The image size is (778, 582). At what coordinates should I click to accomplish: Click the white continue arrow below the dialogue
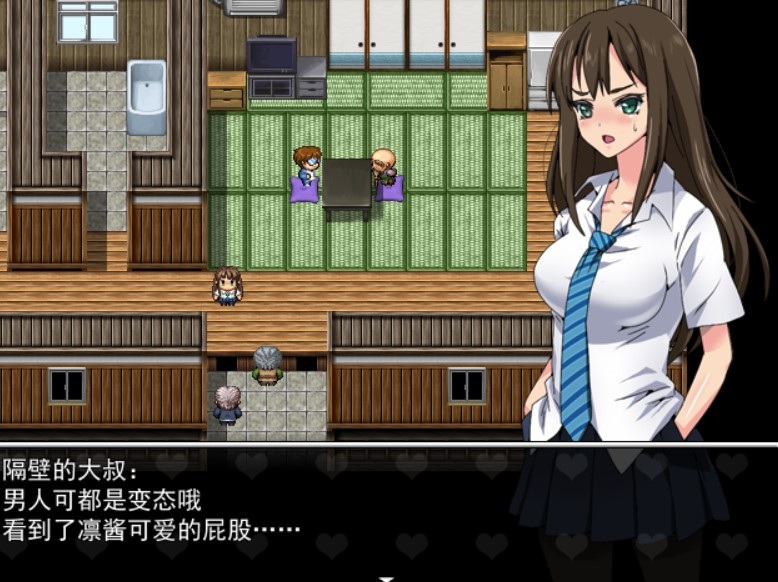pos(388,577)
